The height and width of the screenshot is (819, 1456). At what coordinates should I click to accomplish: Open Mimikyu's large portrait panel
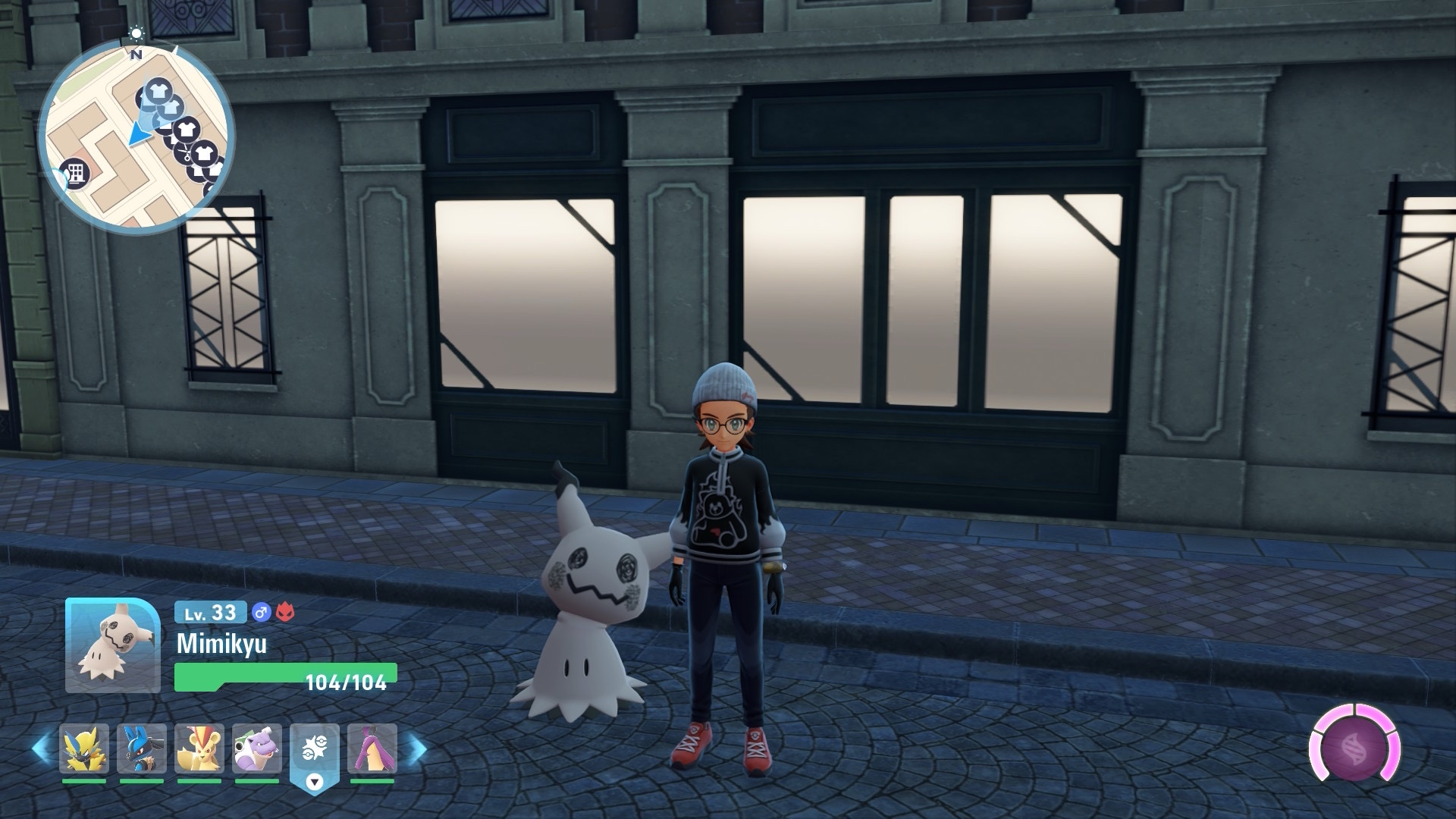pos(112,645)
